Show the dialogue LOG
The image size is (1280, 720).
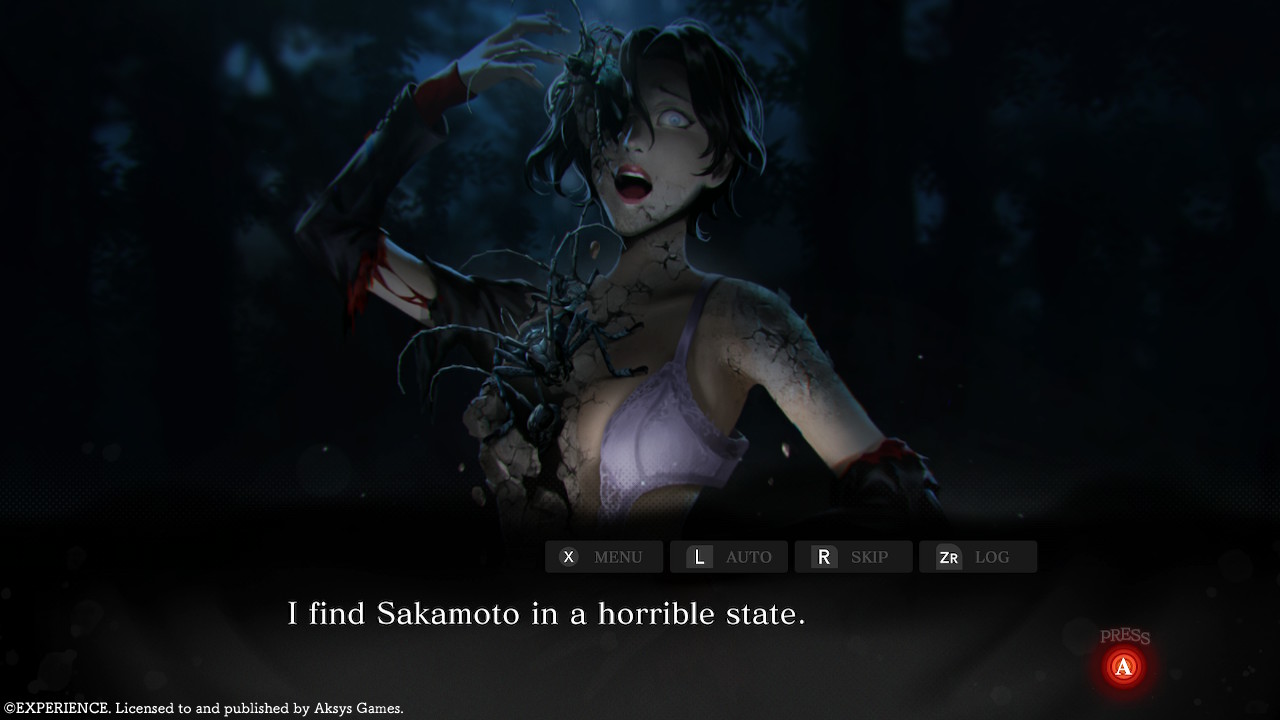tap(977, 557)
